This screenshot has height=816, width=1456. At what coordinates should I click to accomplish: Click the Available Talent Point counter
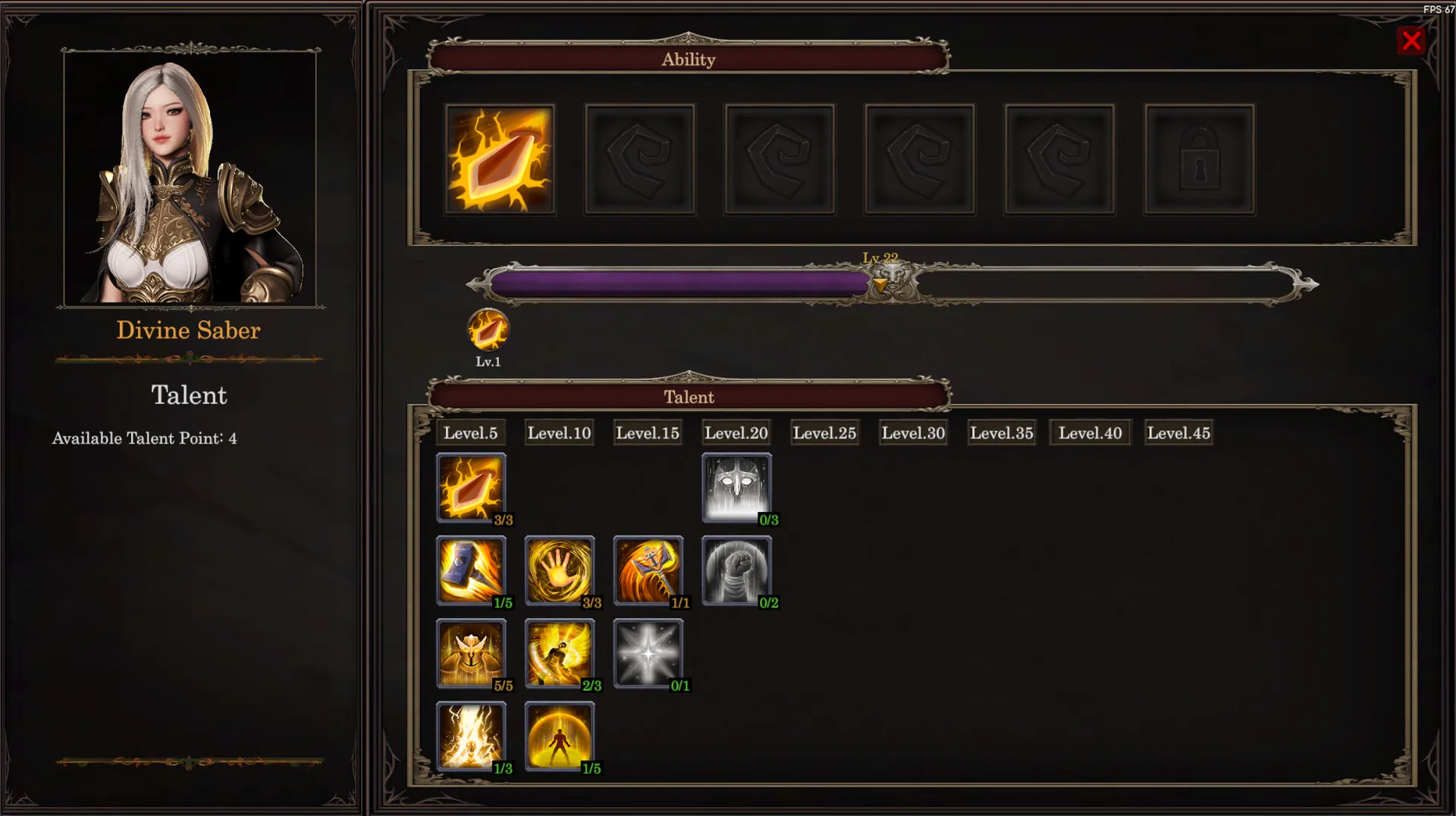[143, 438]
